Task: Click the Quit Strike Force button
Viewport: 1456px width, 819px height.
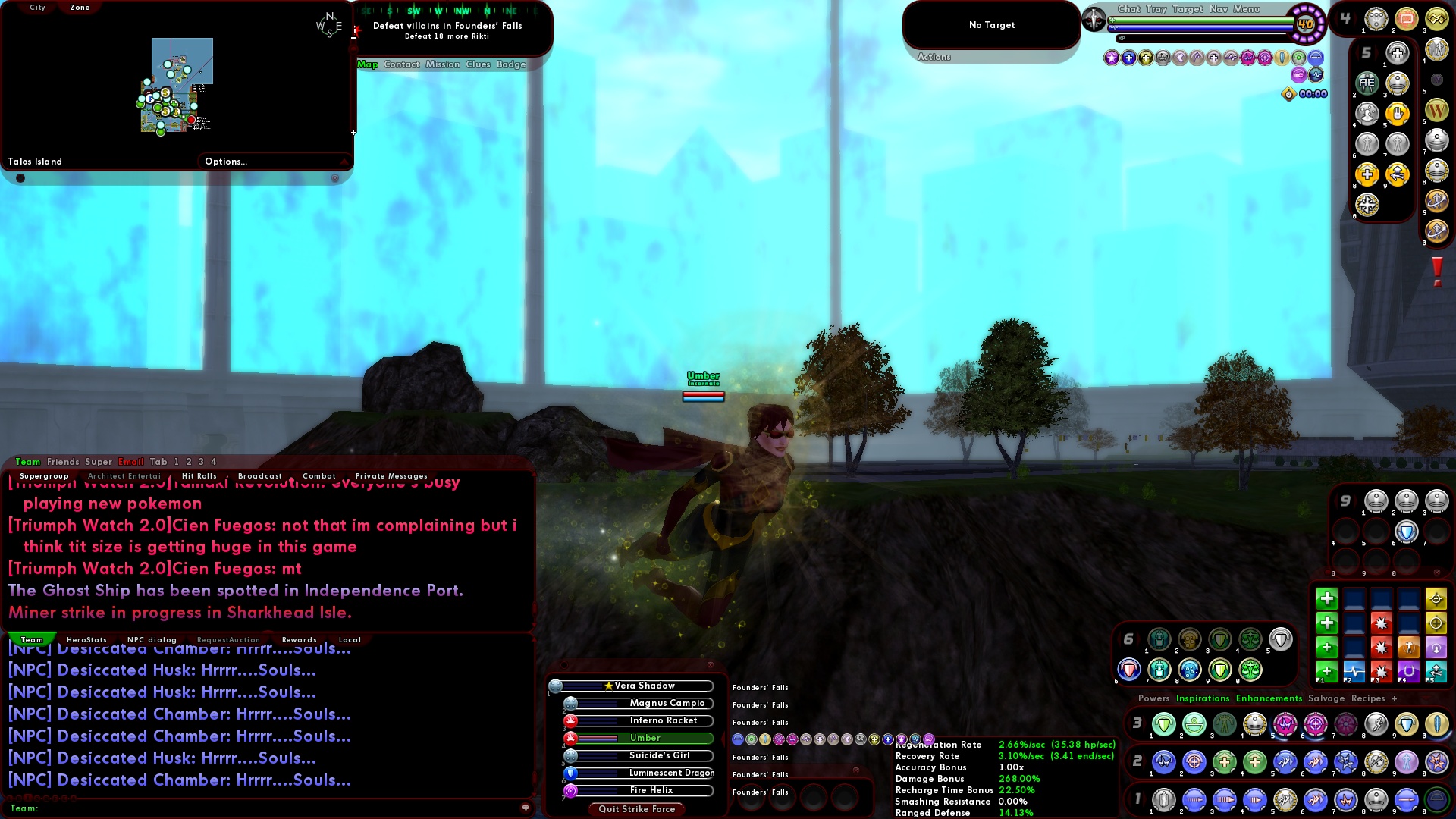Action: [x=635, y=809]
